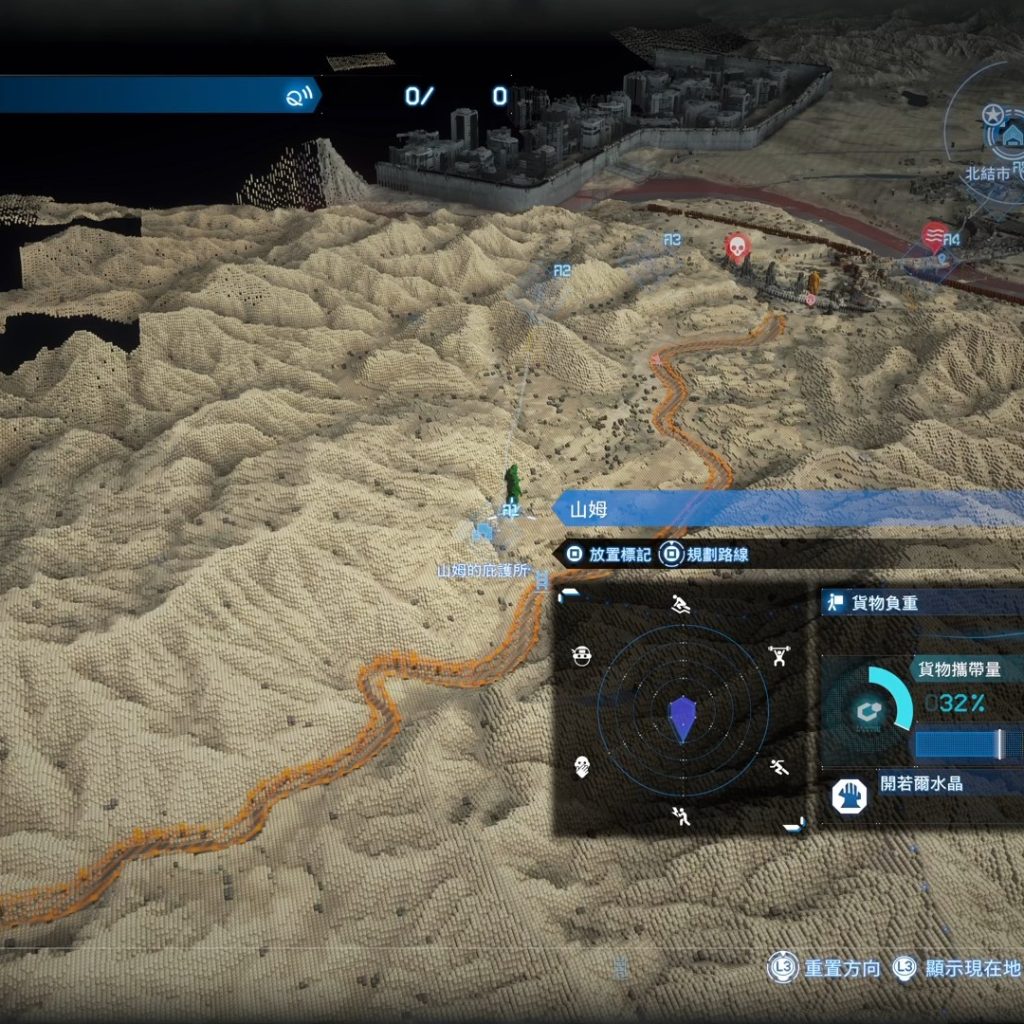Click the red wave marker on the map
This screenshot has height=1024, width=1024.
(x=933, y=236)
